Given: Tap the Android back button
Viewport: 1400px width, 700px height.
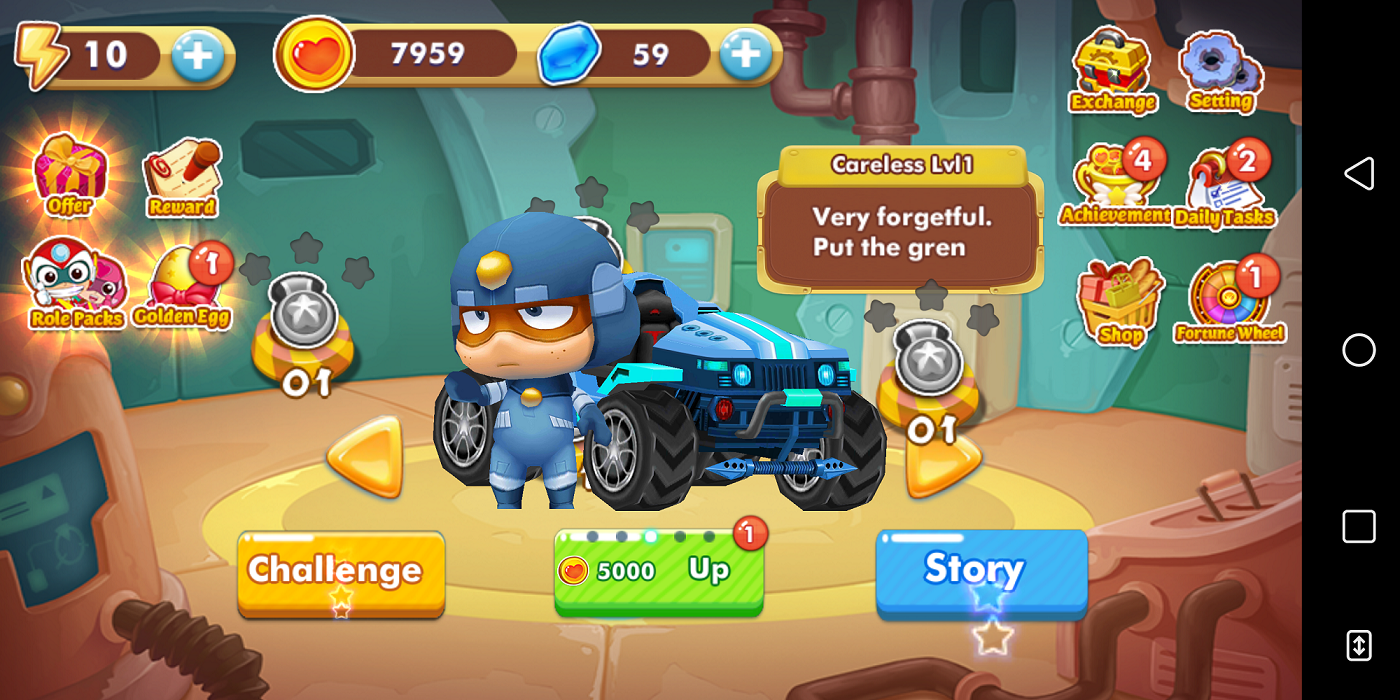Looking at the screenshot, I should 1358,174.
